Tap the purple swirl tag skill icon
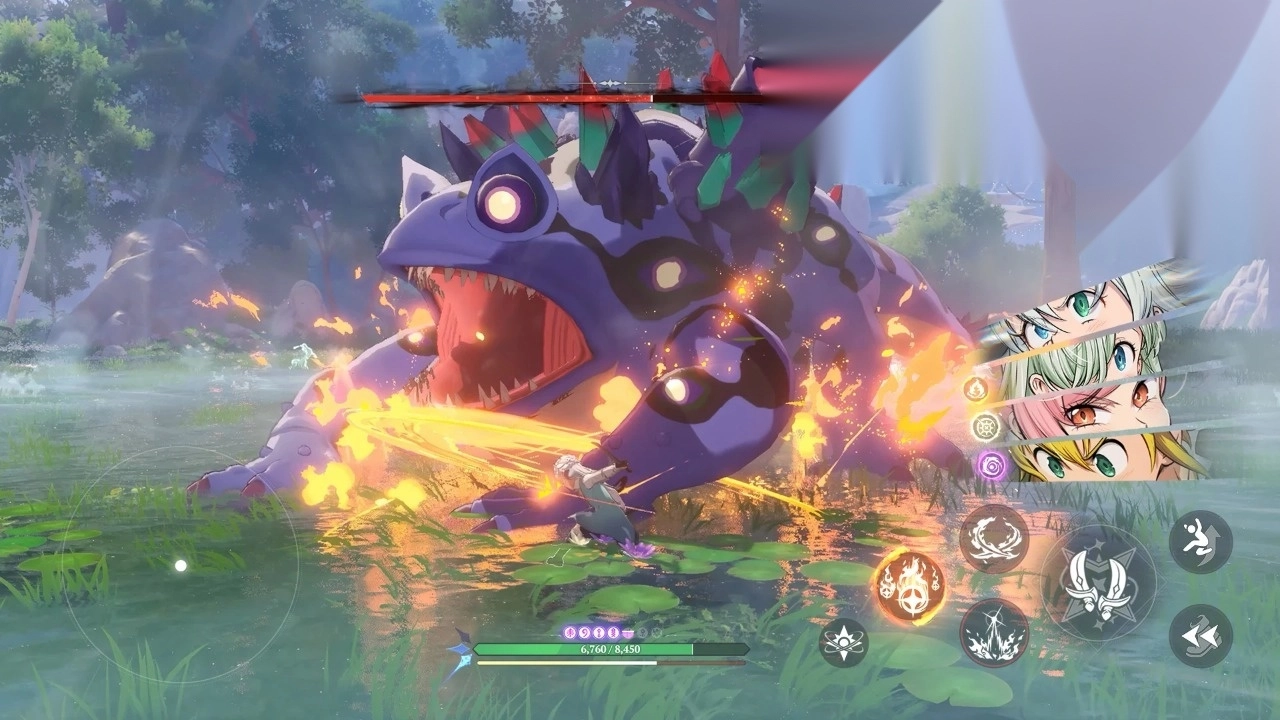Viewport: 1280px width, 720px height. tap(990, 464)
